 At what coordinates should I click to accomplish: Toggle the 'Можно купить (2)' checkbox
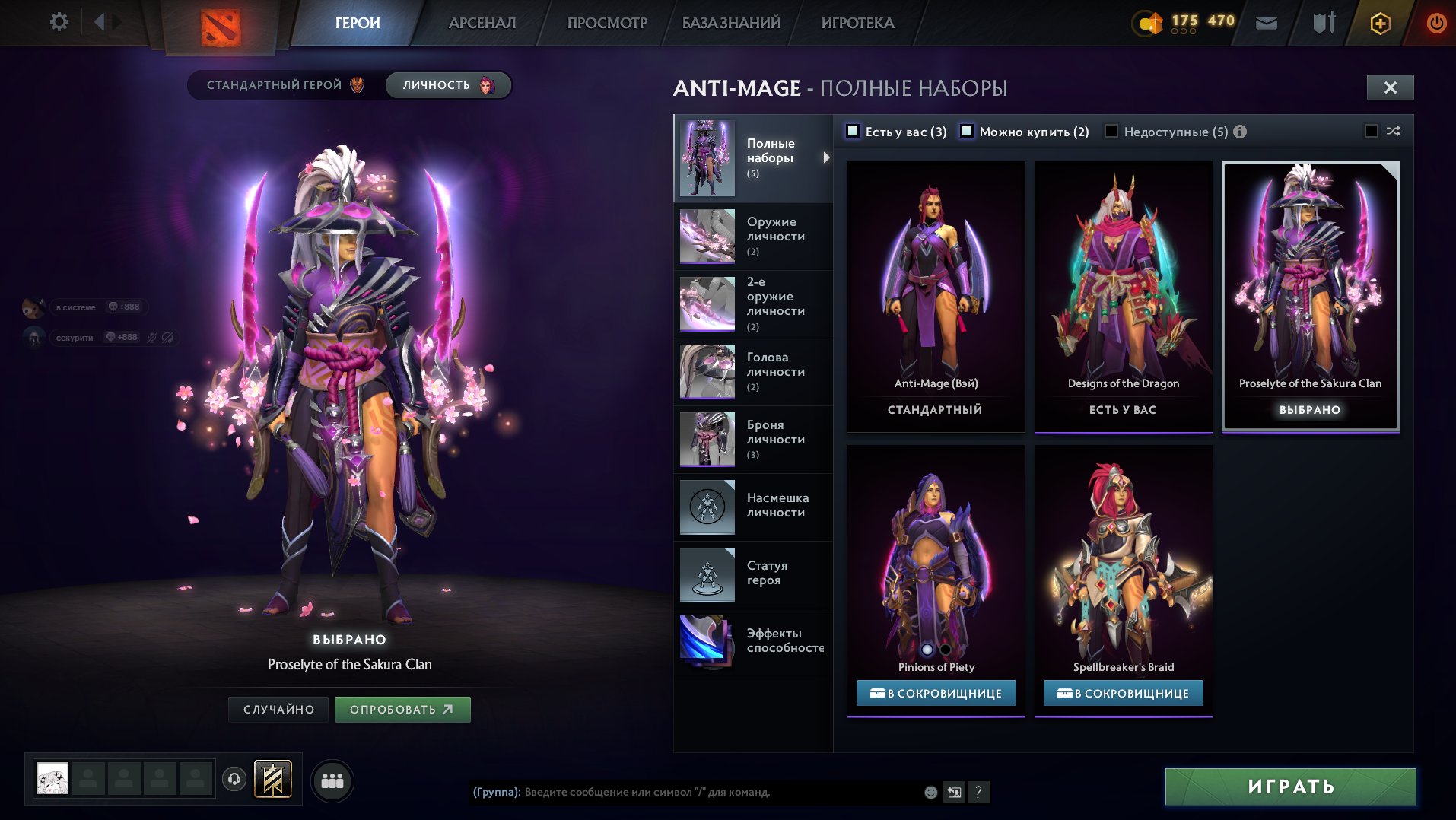pos(967,131)
